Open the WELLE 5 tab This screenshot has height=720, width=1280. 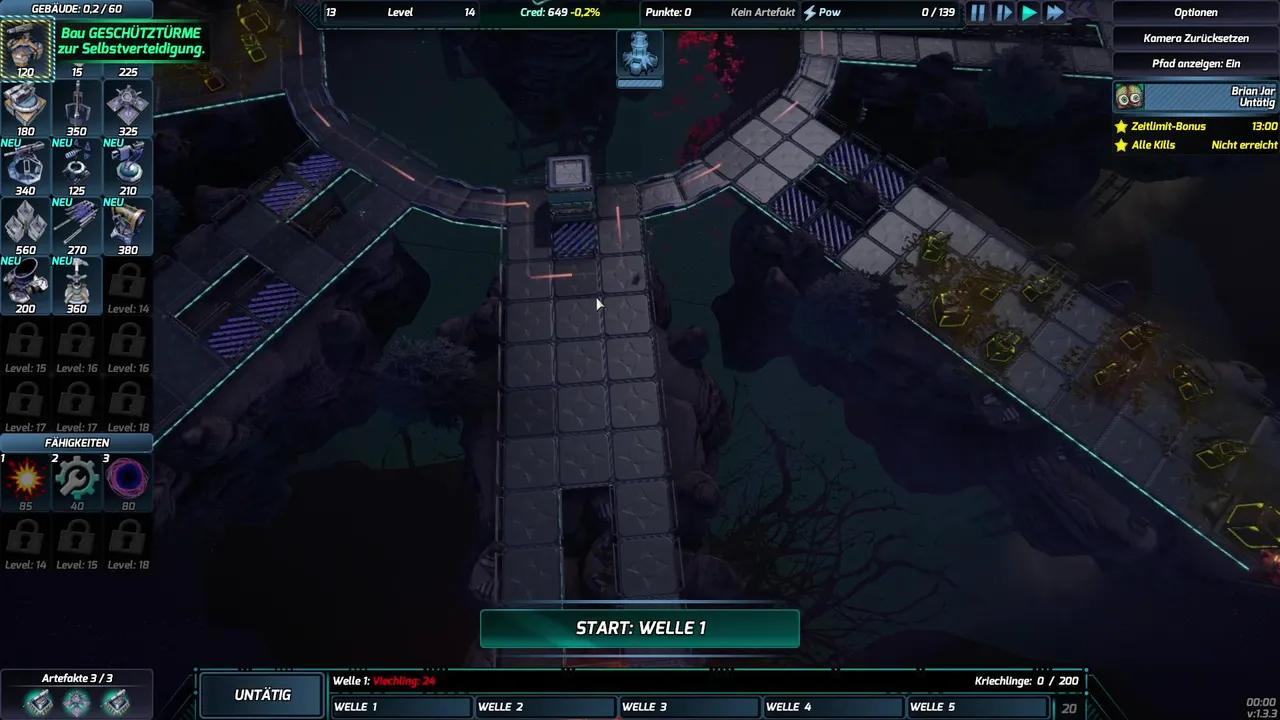[977, 707]
